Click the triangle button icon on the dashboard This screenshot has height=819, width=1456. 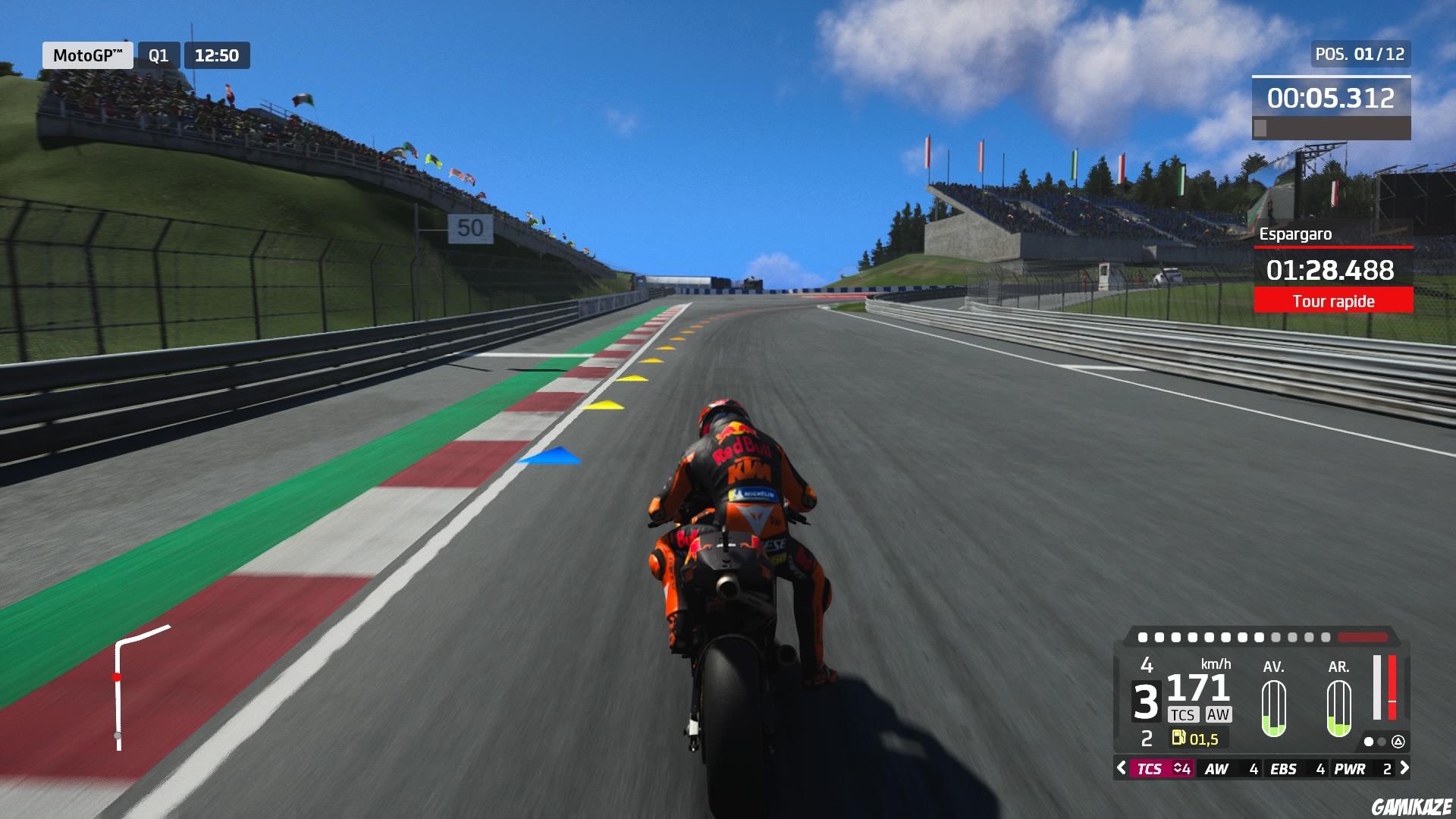[x=1399, y=742]
